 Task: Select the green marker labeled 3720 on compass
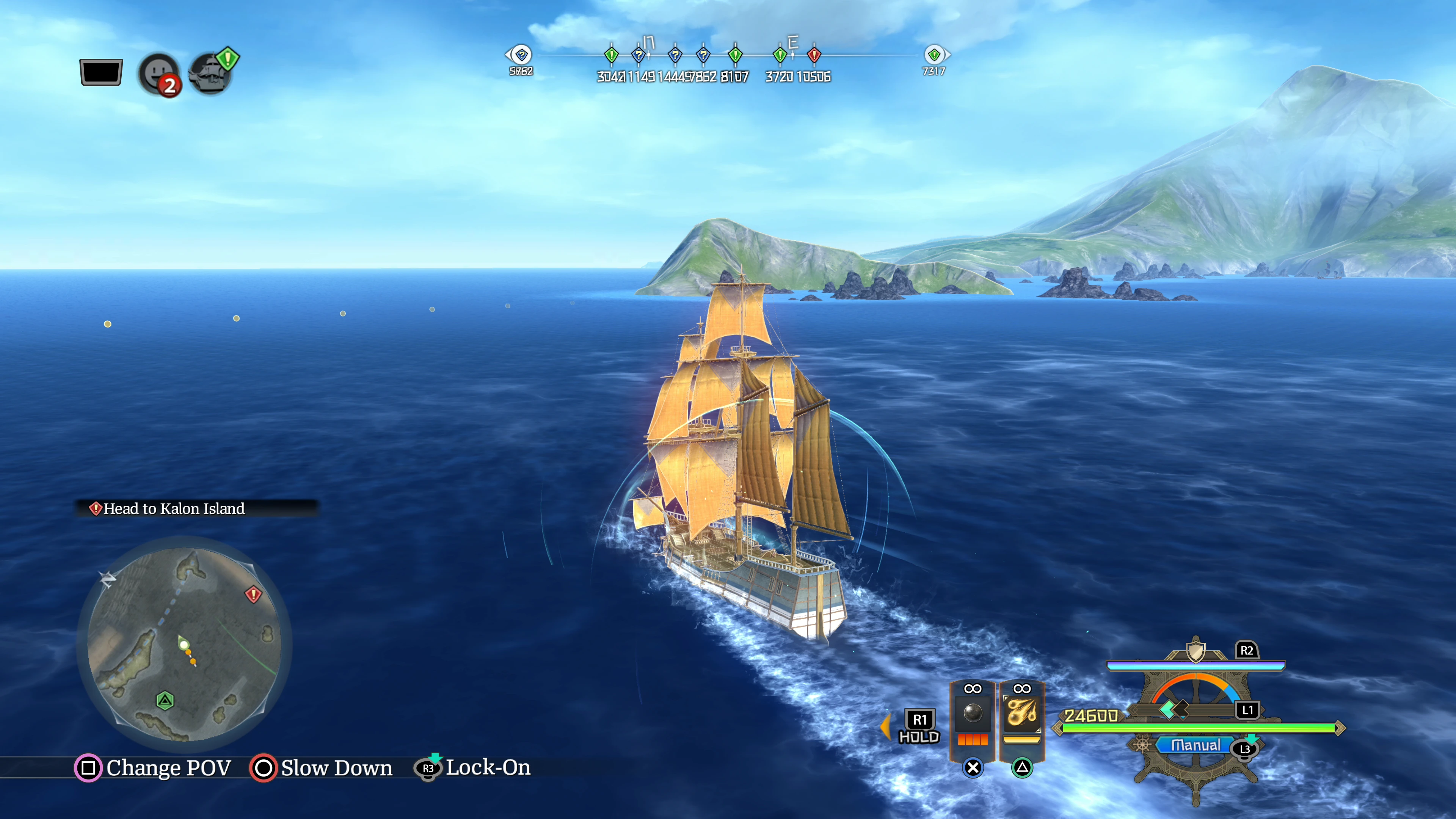click(x=780, y=55)
